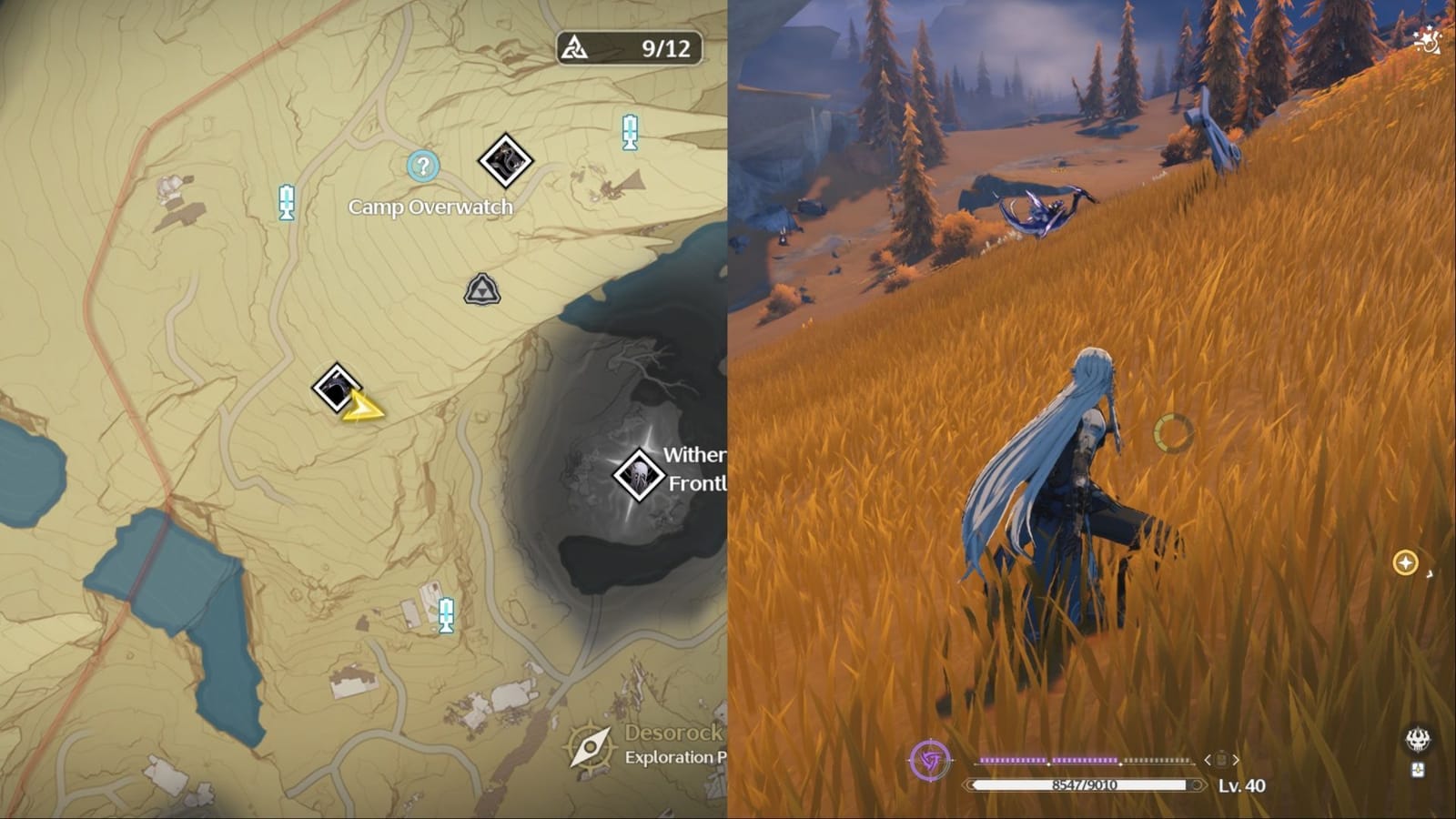1456x819 pixels.
Task: Select the resonator beacon icon top-right of map
Action: coord(631,130)
